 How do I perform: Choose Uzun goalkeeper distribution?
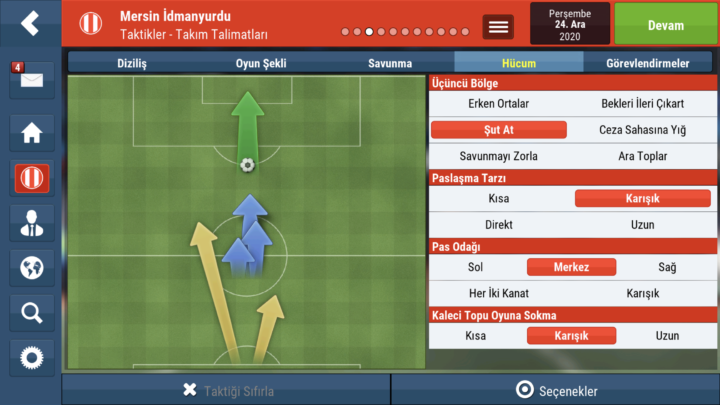coord(667,336)
